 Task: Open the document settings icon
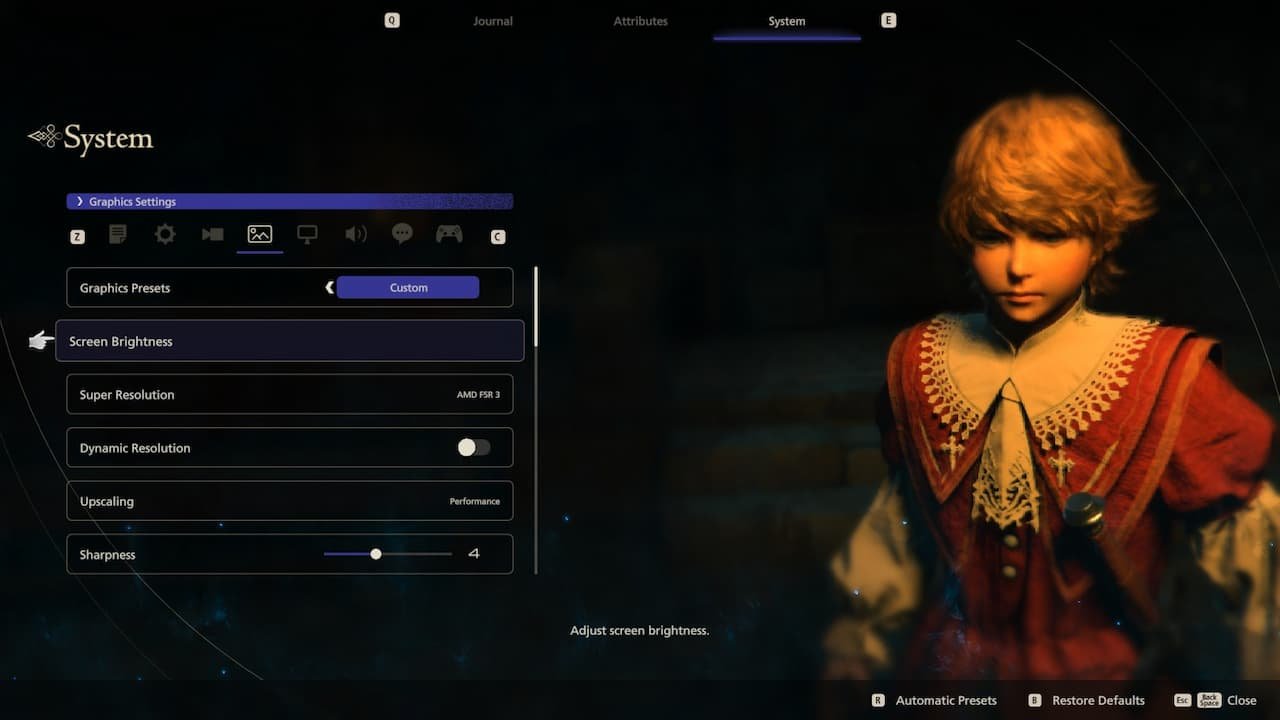coord(117,234)
